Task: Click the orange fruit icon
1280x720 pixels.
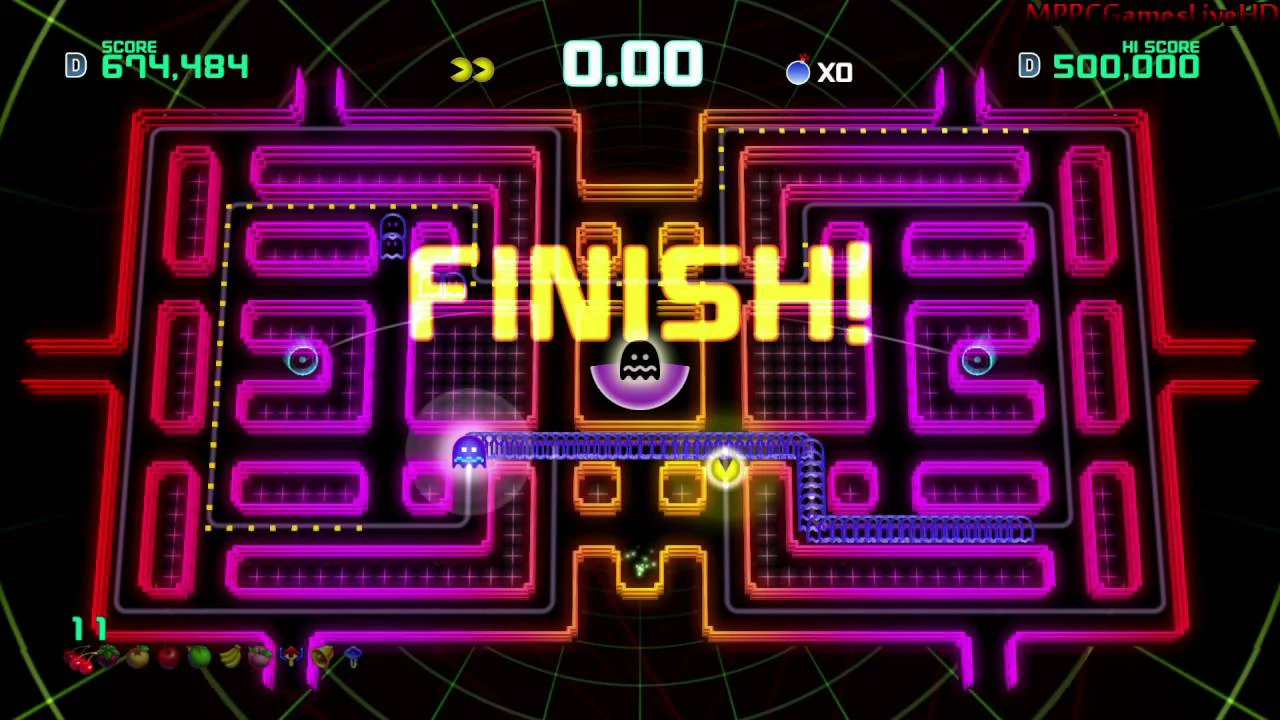Action: [138, 658]
